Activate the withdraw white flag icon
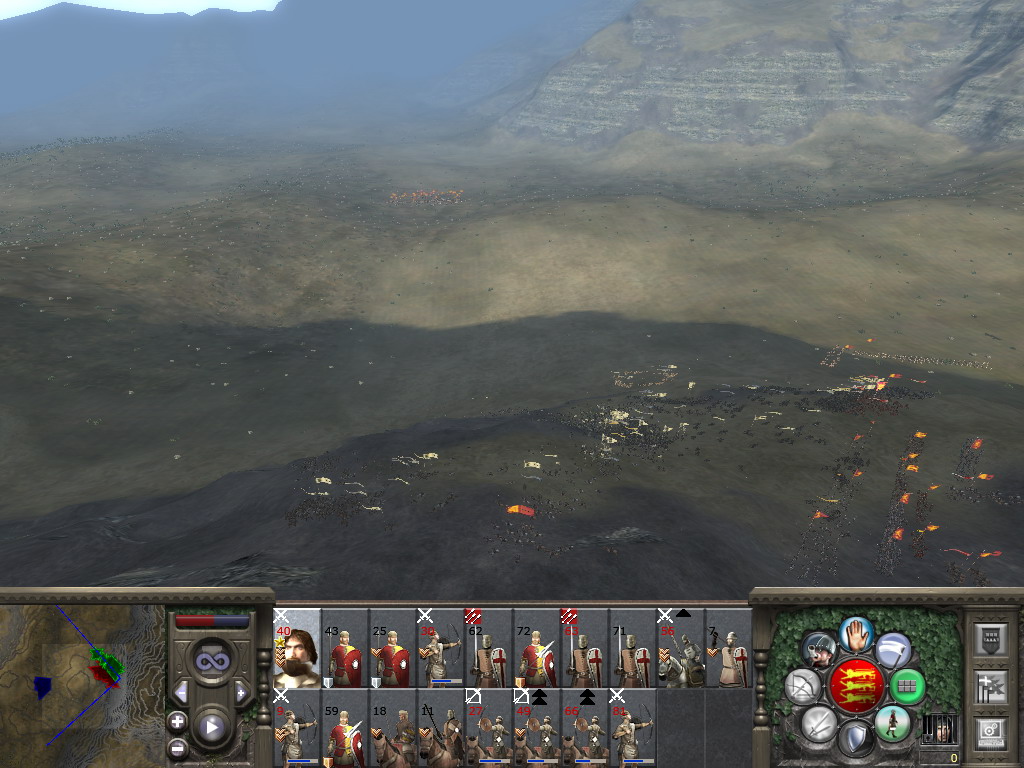 893,650
